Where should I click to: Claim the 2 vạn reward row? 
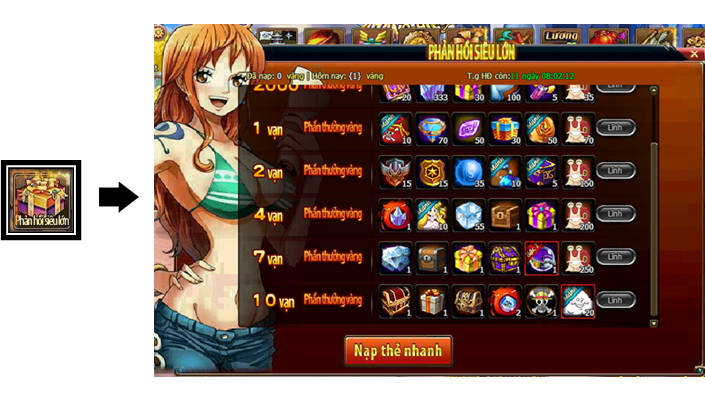[x=615, y=171]
